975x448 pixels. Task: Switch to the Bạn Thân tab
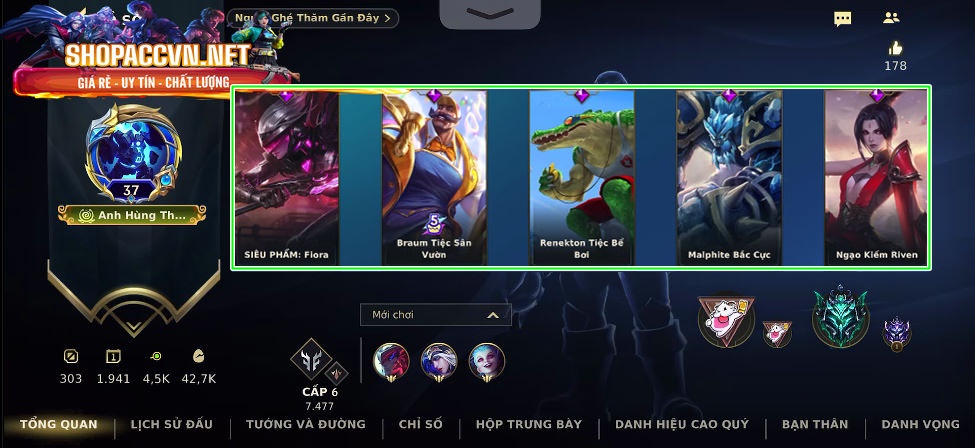click(814, 424)
